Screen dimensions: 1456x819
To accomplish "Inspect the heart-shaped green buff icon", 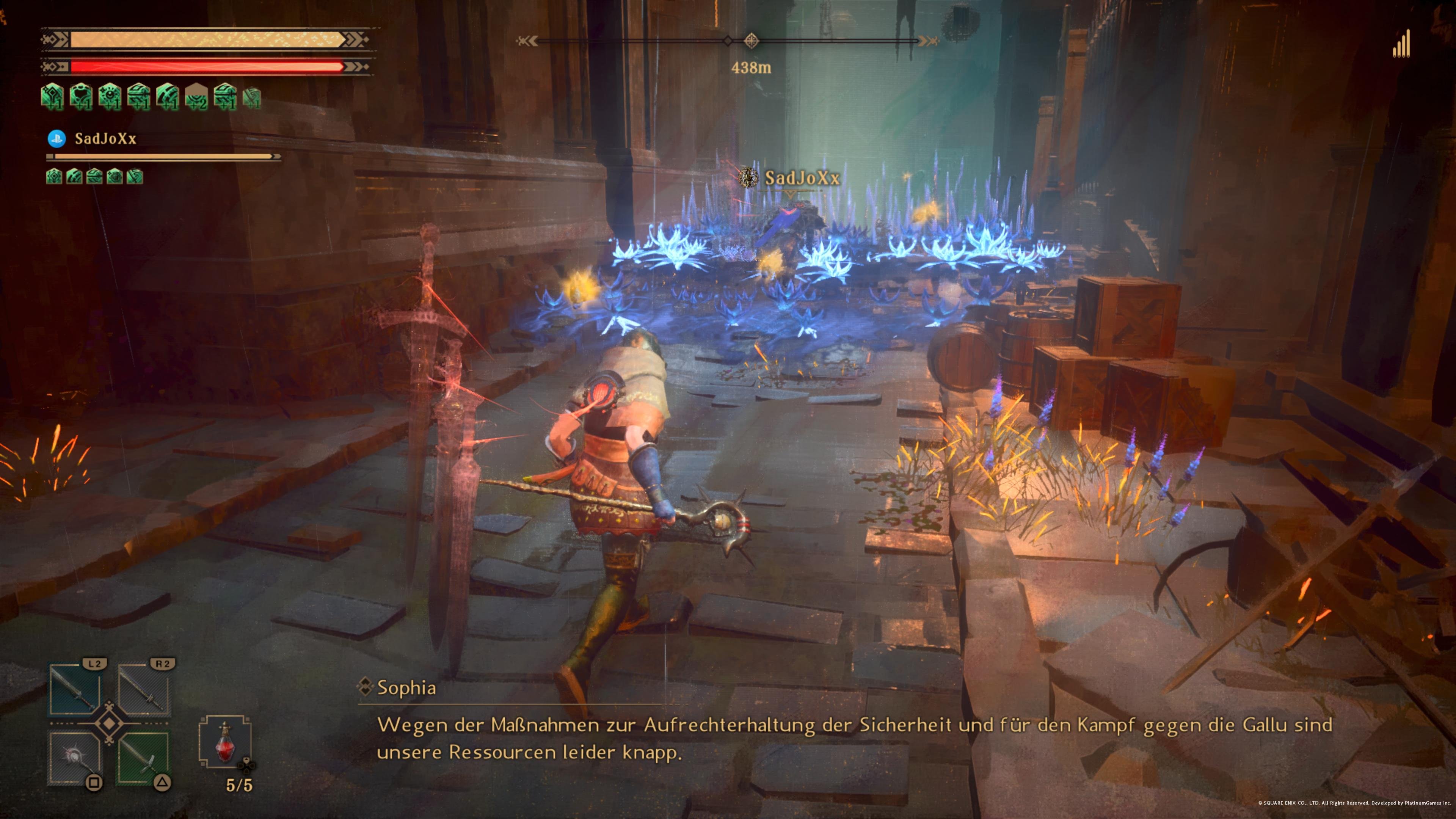I will pos(81,96).
